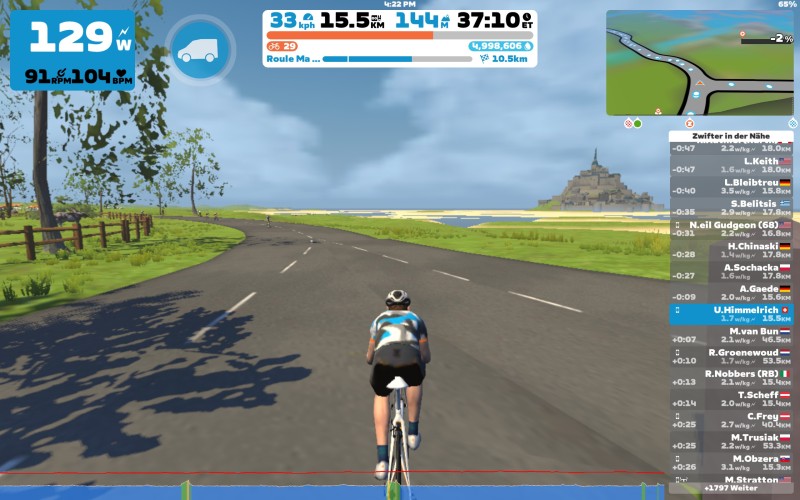Choose R.Groenewoud in the rider list
Image resolution: width=800 pixels, height=500 pixels.
731,356
